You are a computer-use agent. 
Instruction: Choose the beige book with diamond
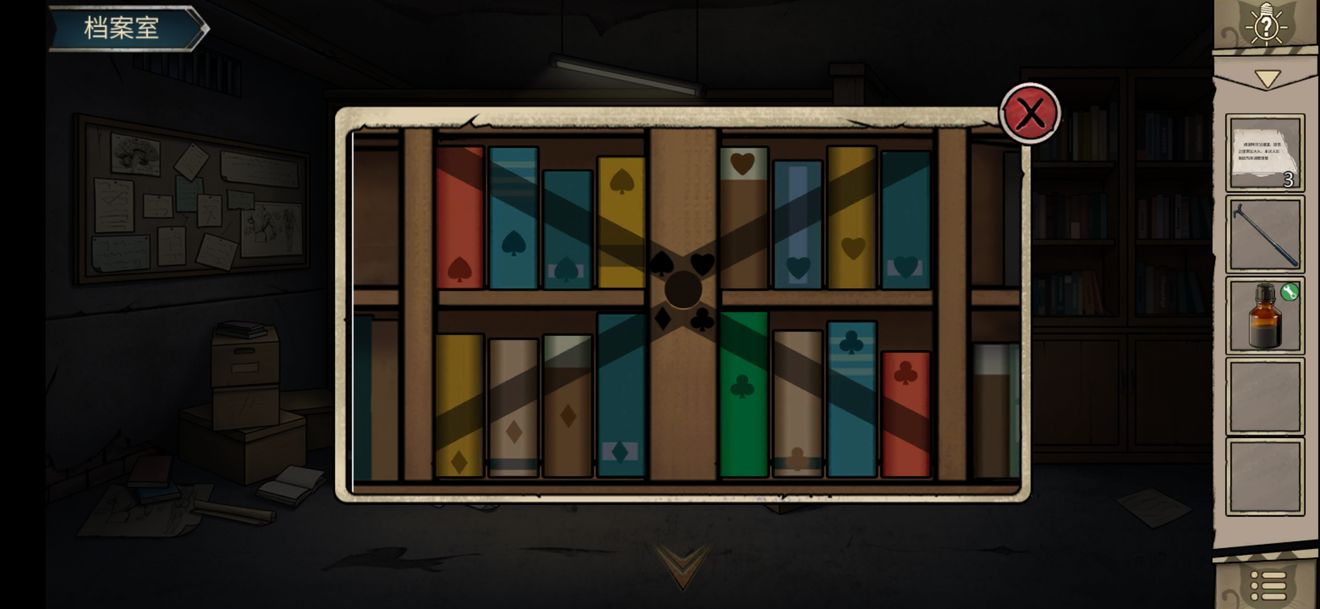click(513, 407)
